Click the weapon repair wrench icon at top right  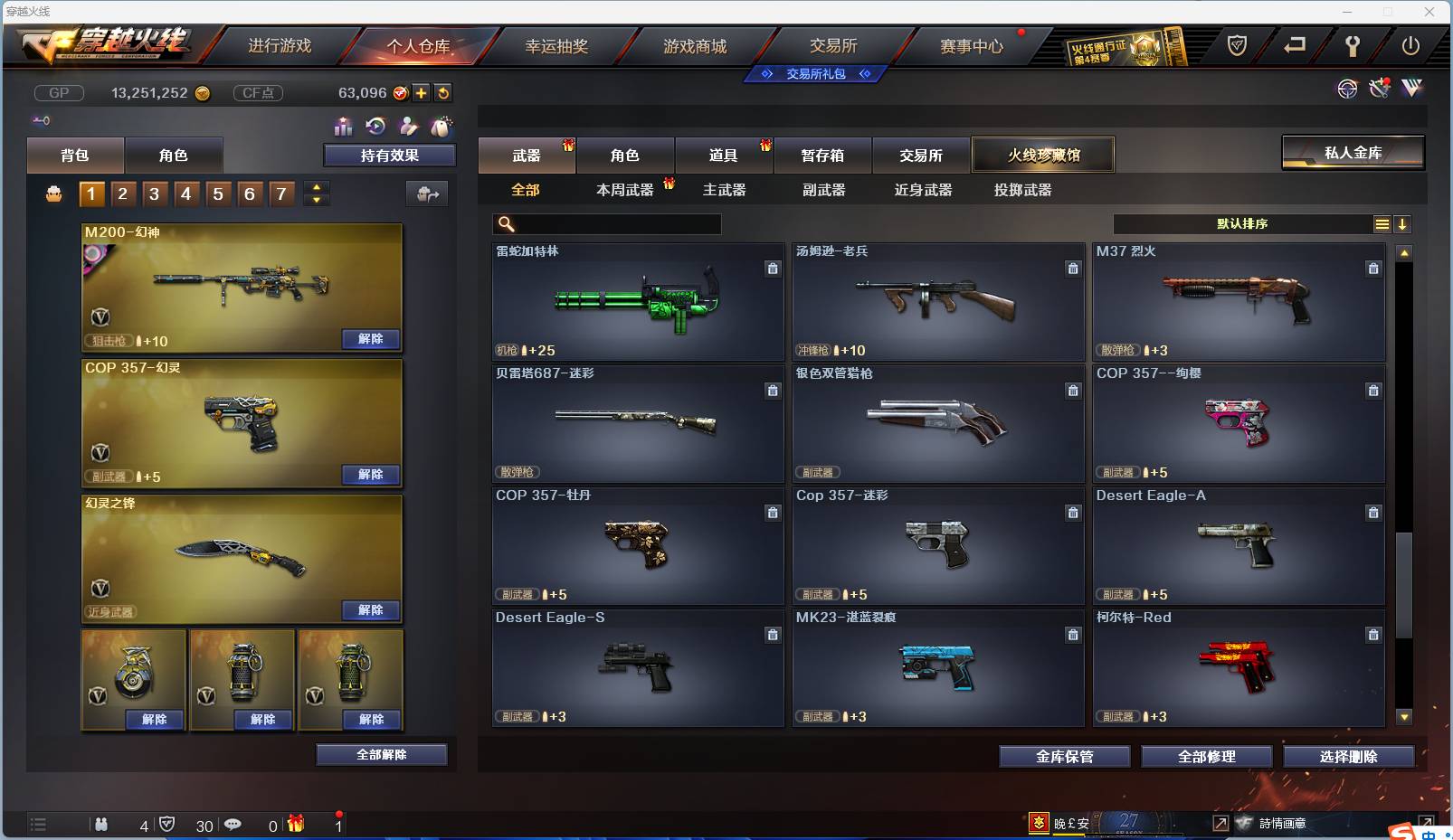coord(1380,89)
